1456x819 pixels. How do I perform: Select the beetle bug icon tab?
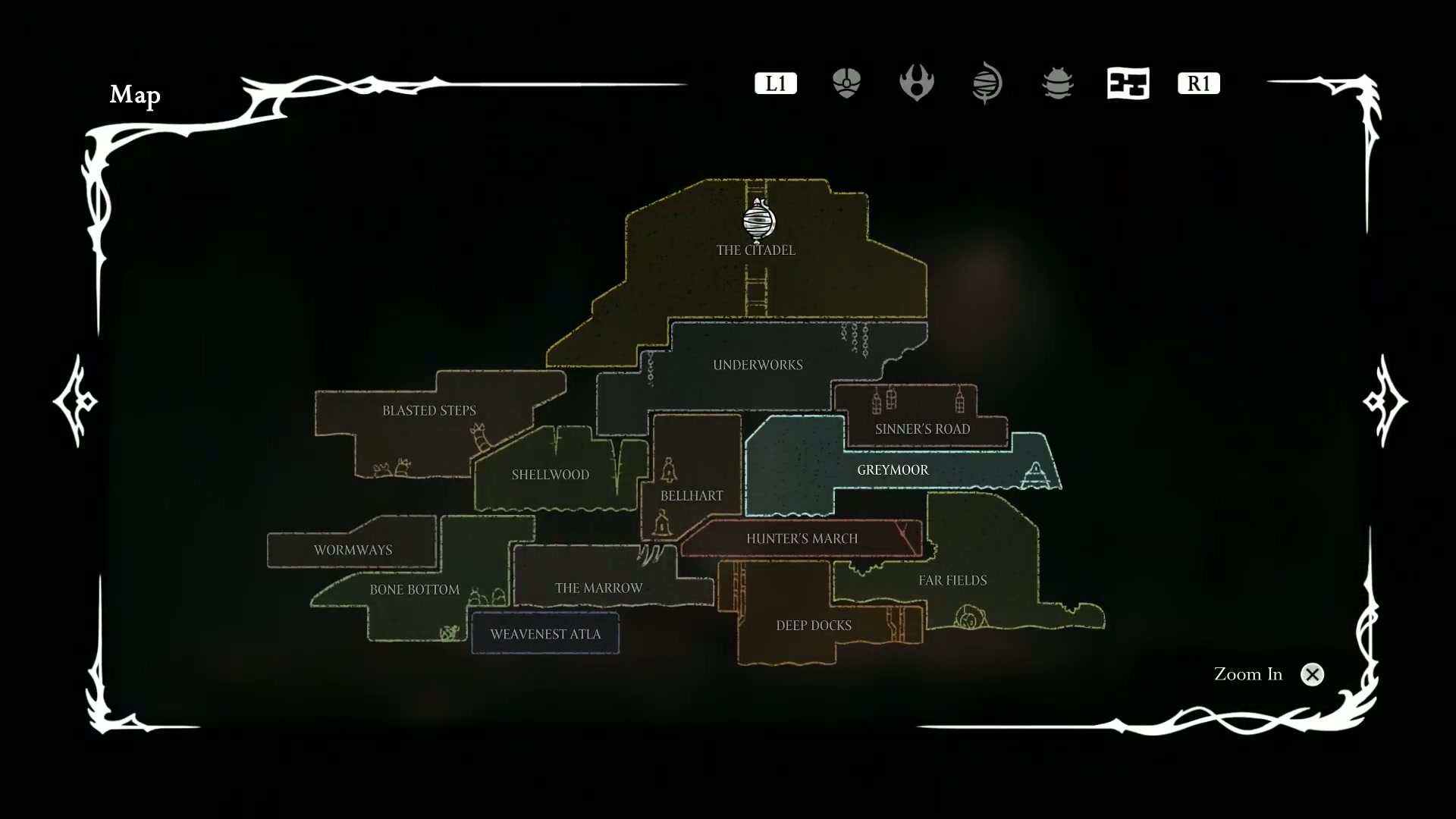1058,83
